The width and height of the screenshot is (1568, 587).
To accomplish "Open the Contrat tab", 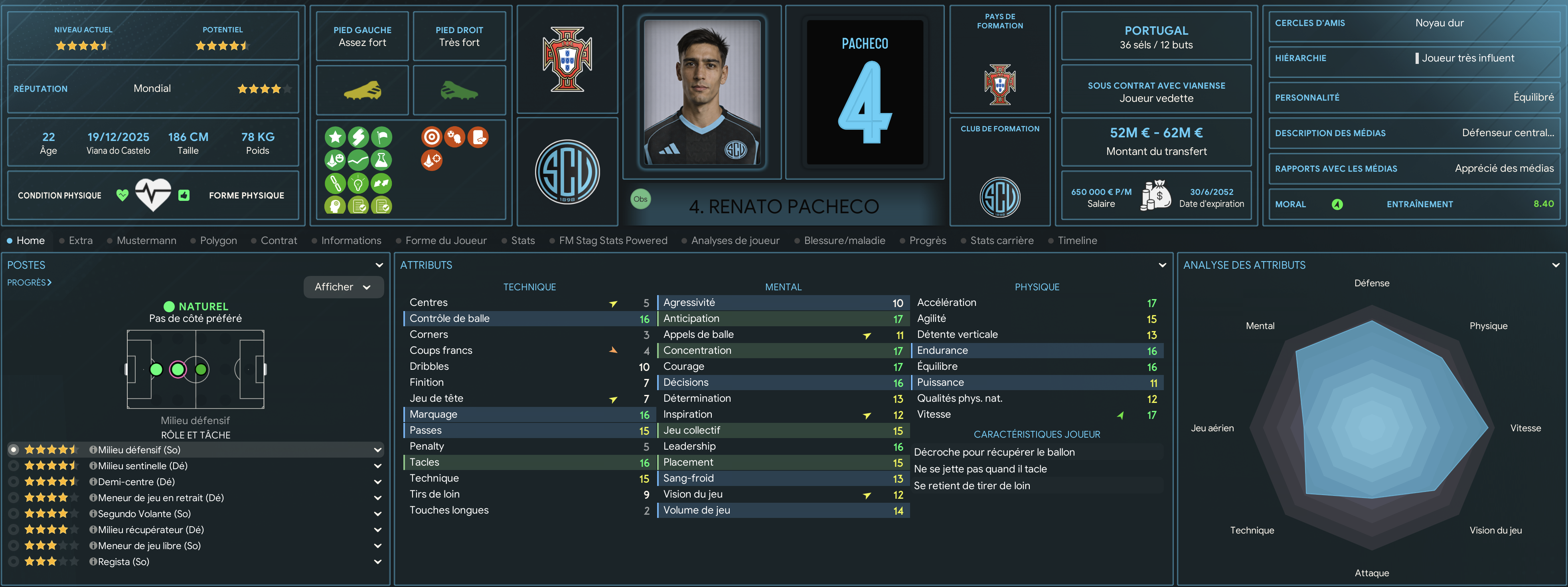I will tap(278, 240).
